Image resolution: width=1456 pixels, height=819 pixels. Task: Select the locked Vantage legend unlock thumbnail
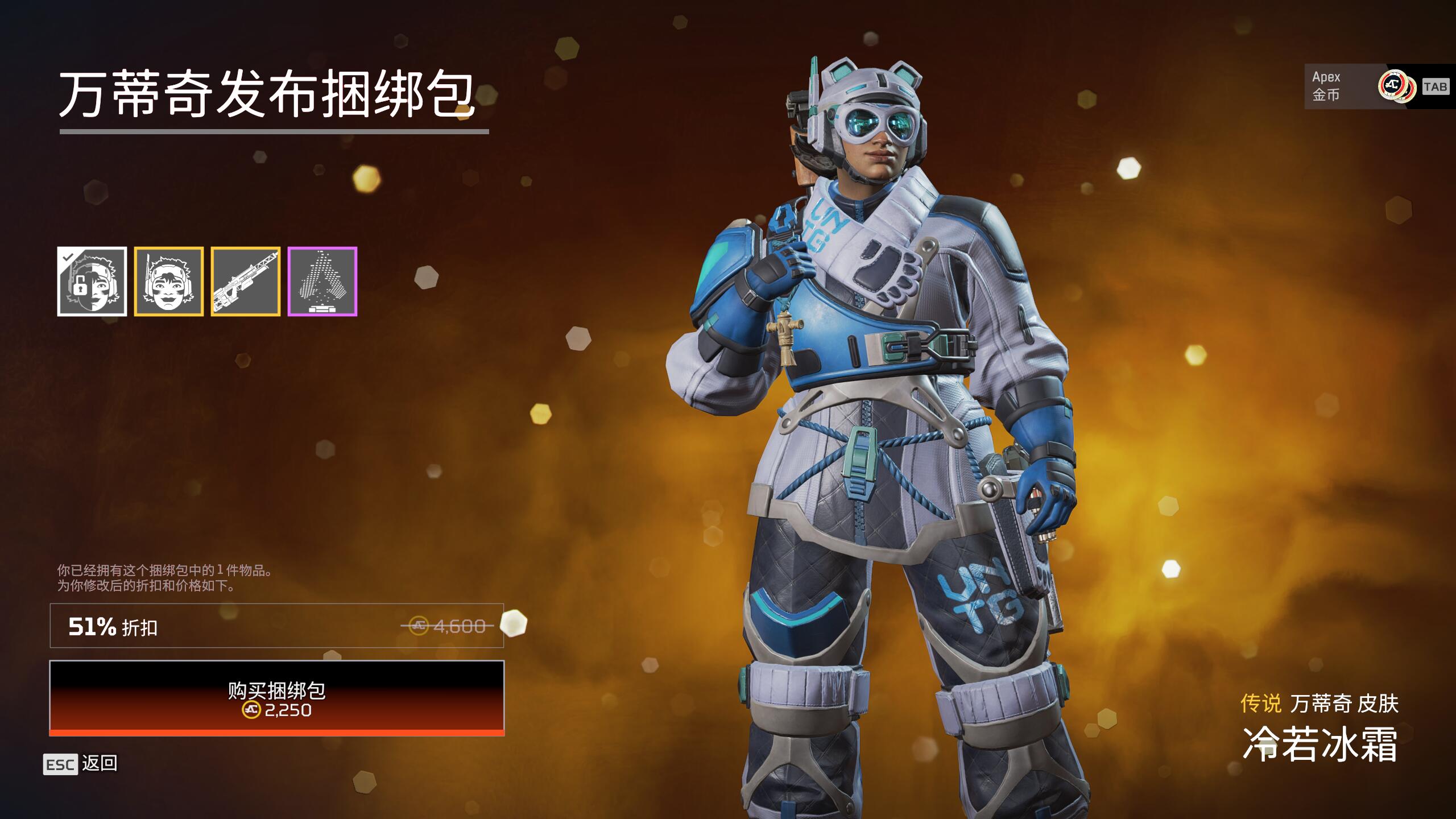[92, 282]
